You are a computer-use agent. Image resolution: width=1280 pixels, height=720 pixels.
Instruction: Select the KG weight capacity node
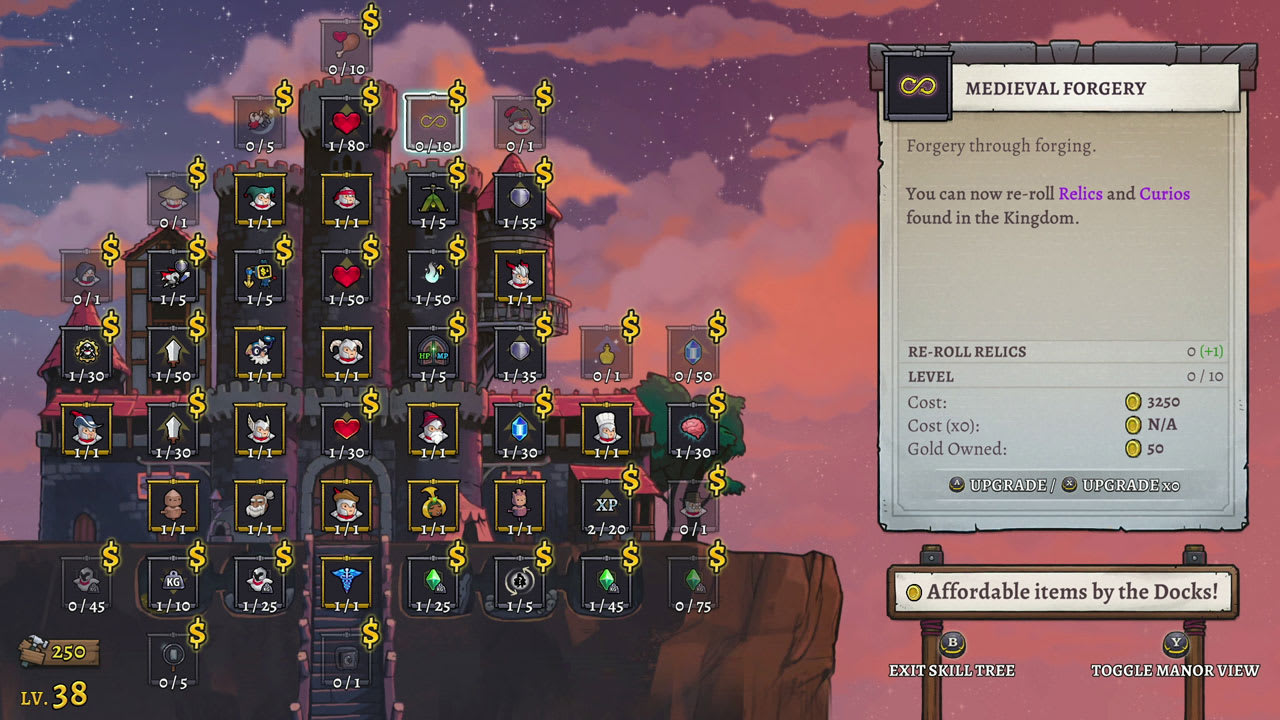170,583
